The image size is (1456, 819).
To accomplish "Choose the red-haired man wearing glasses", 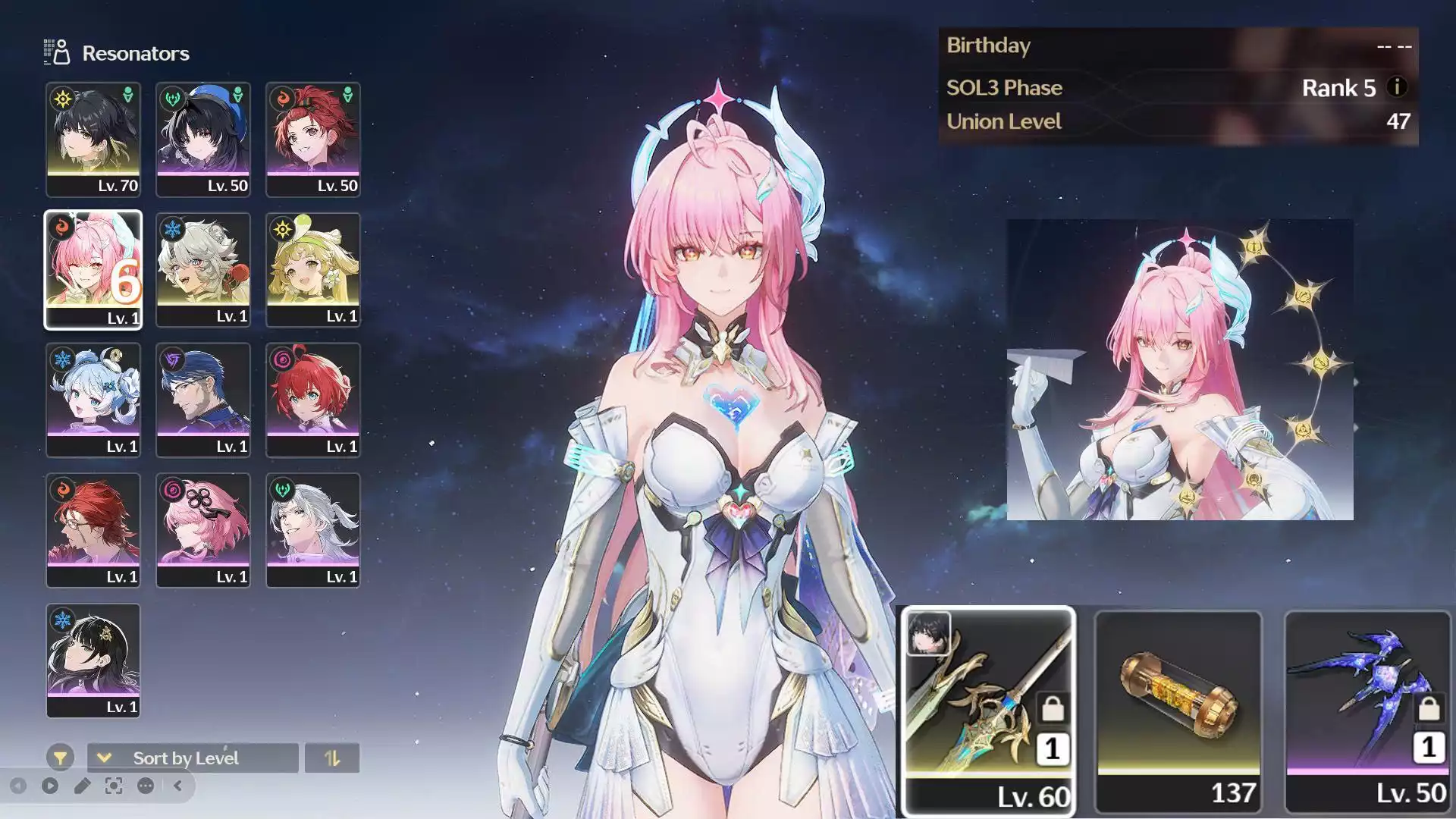I will point(93,531).
